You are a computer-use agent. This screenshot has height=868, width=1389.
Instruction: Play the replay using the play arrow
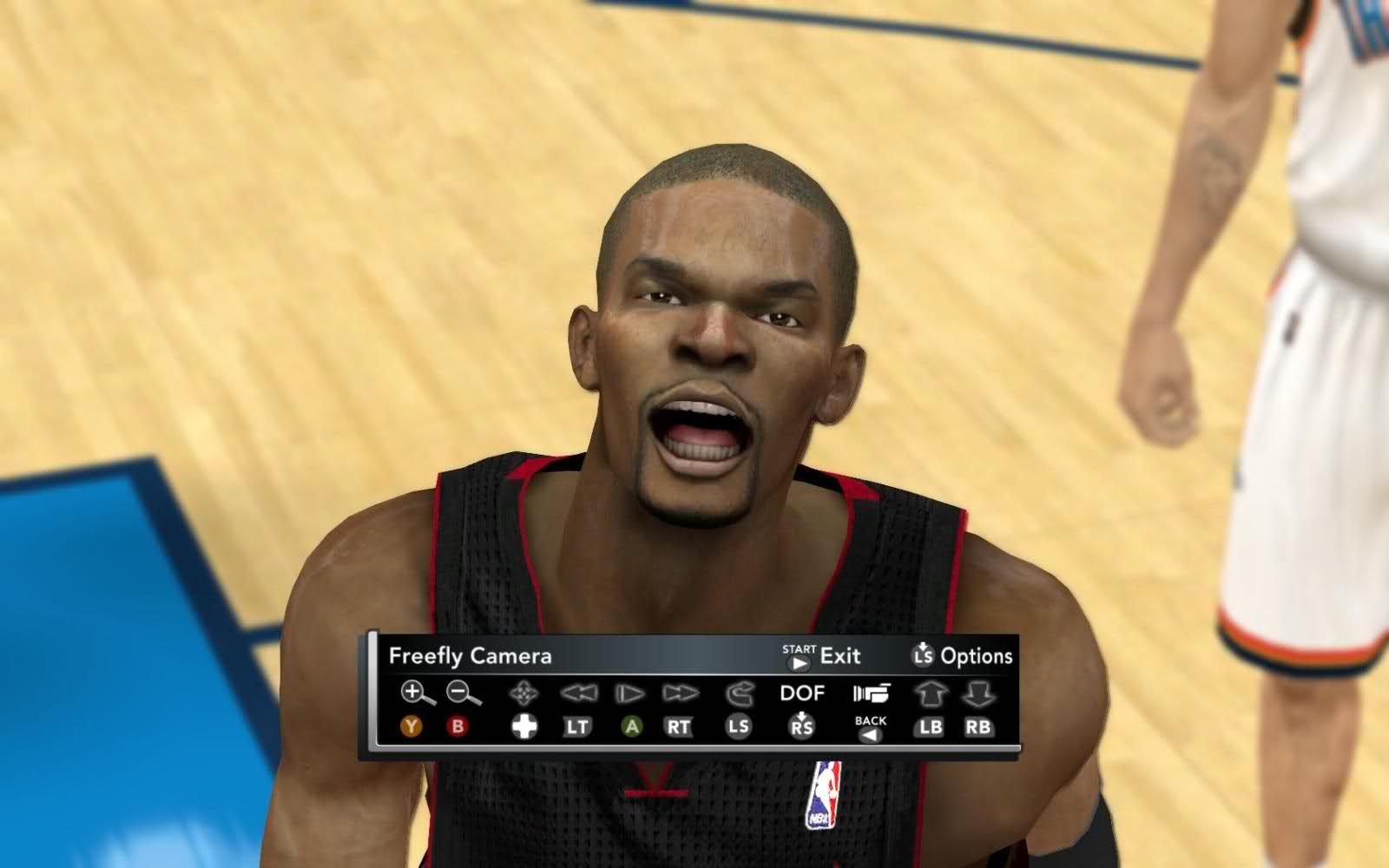(629, 694)
